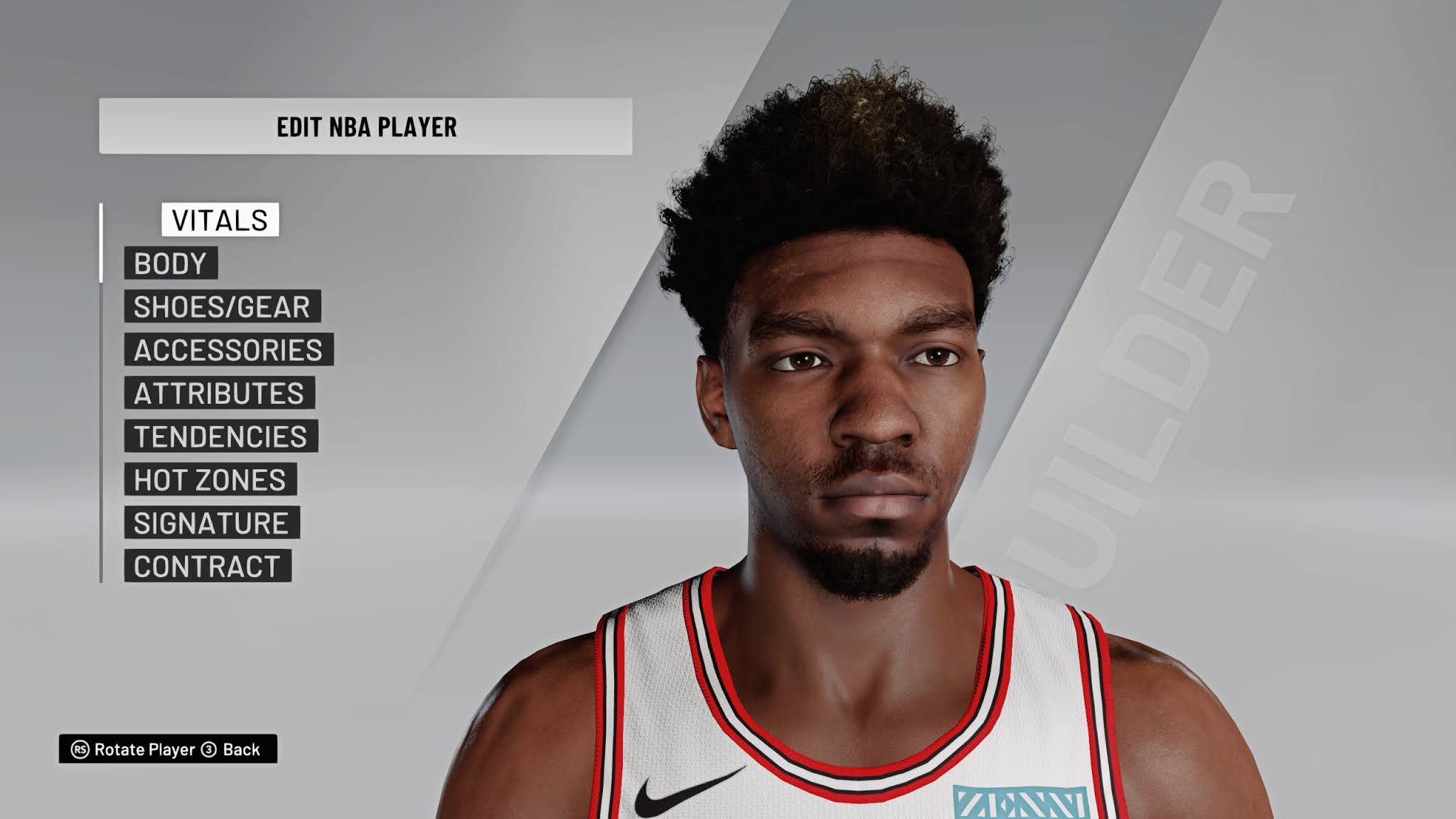Open the ACCESSORIES section
Image resolution: width=1456 pixels, height=819 pixels.
click(x=228, y=350)
